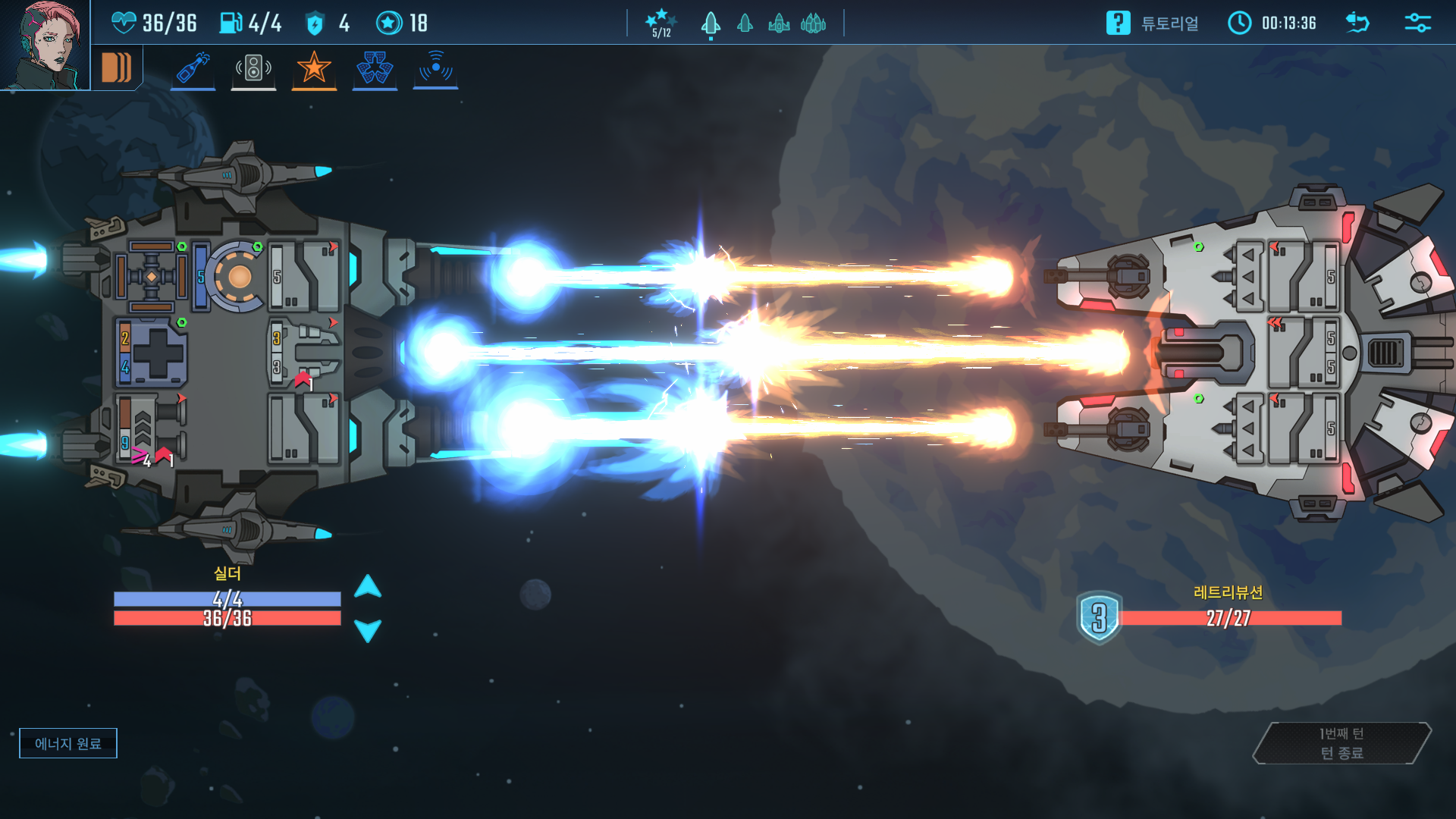1456x819 pixels.
Task: Lower shield power with the down arrow
Action: (x=368, y=630)
